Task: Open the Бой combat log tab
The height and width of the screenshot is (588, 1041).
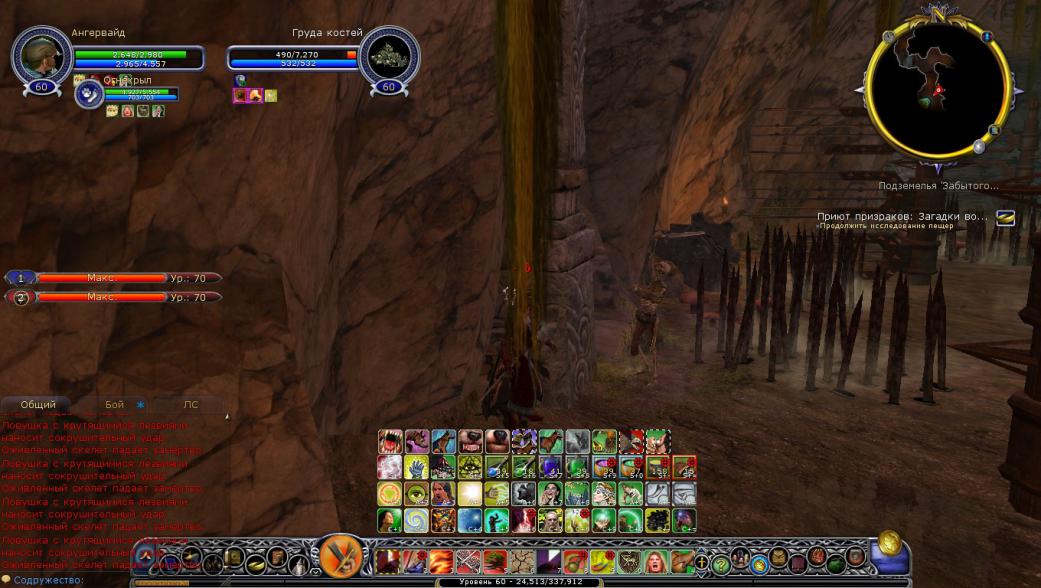Action: click(115, 405)
